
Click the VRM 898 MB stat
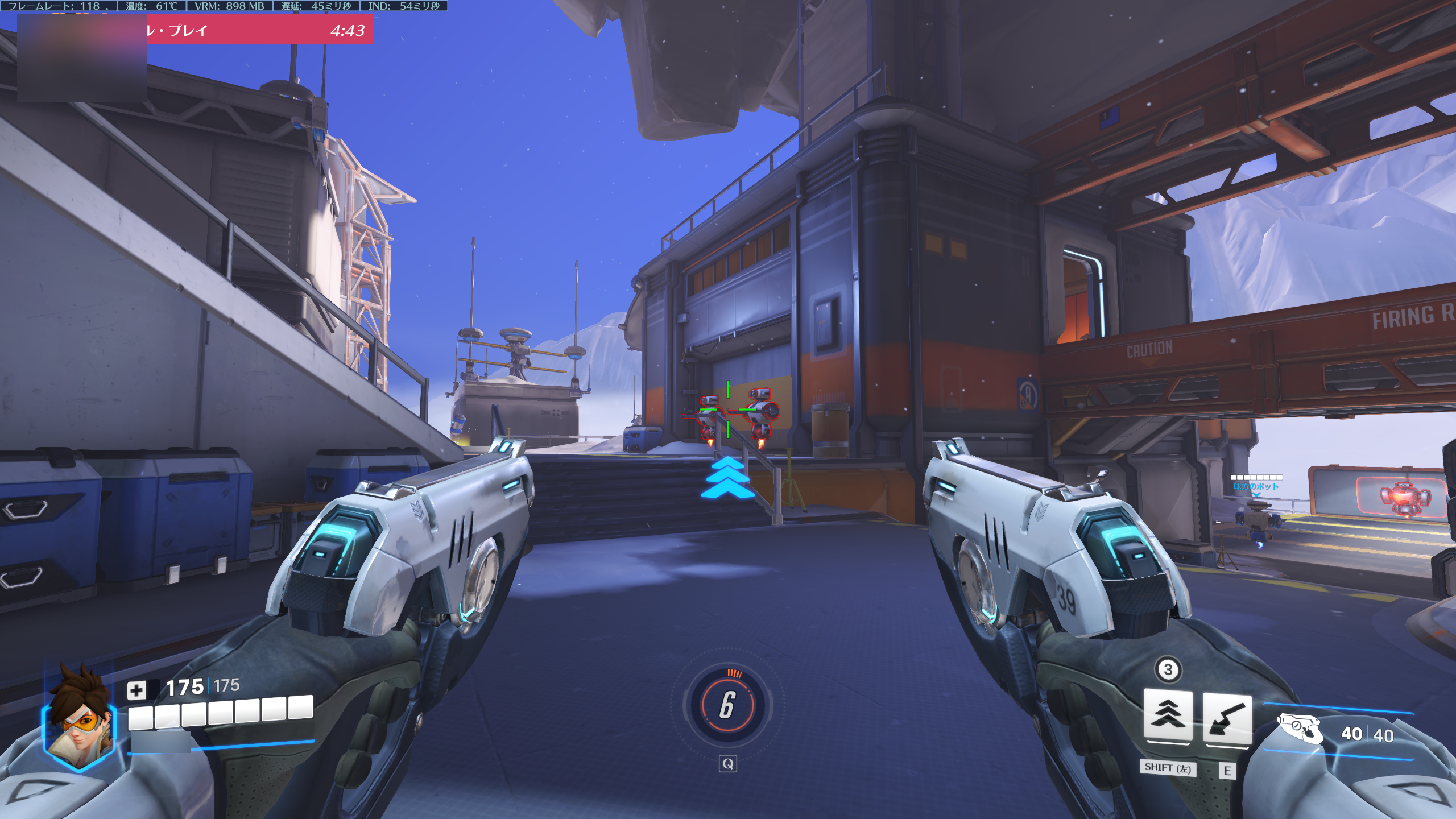(230, 6)
